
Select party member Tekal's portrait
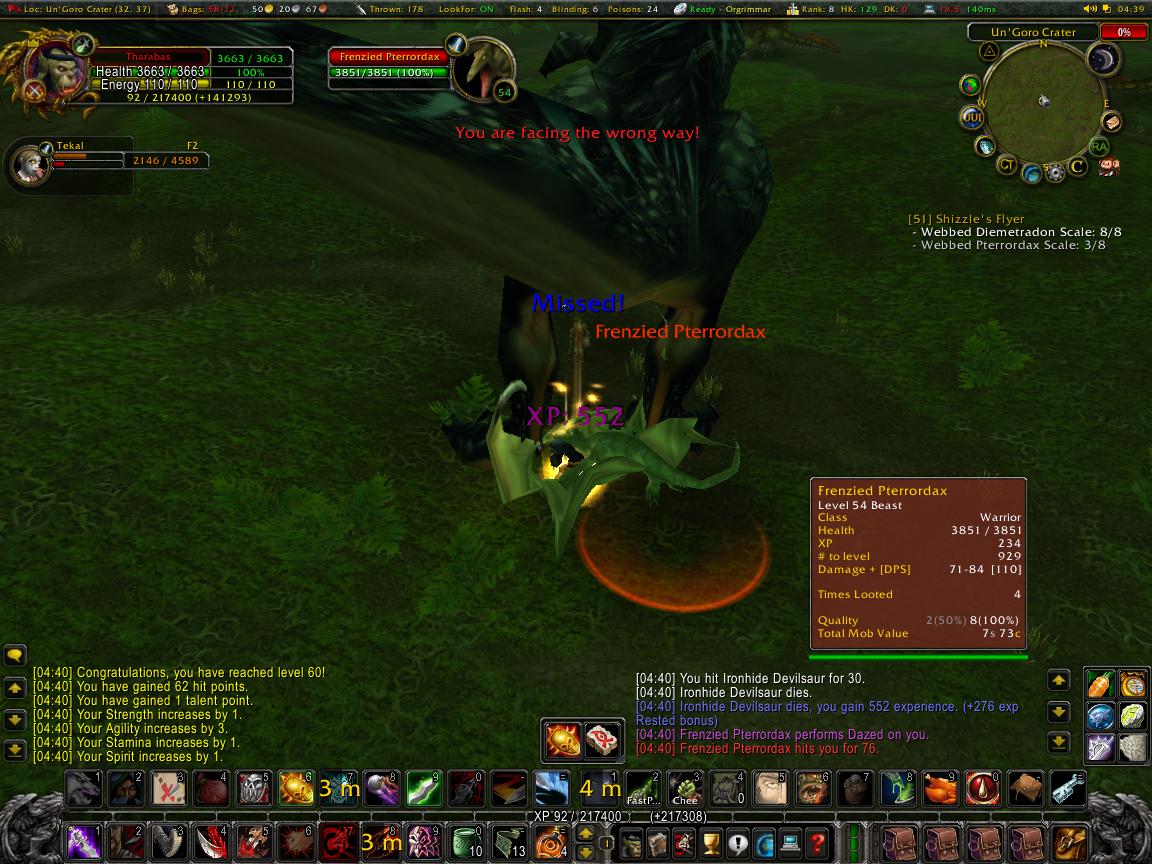tap(28, 164)
